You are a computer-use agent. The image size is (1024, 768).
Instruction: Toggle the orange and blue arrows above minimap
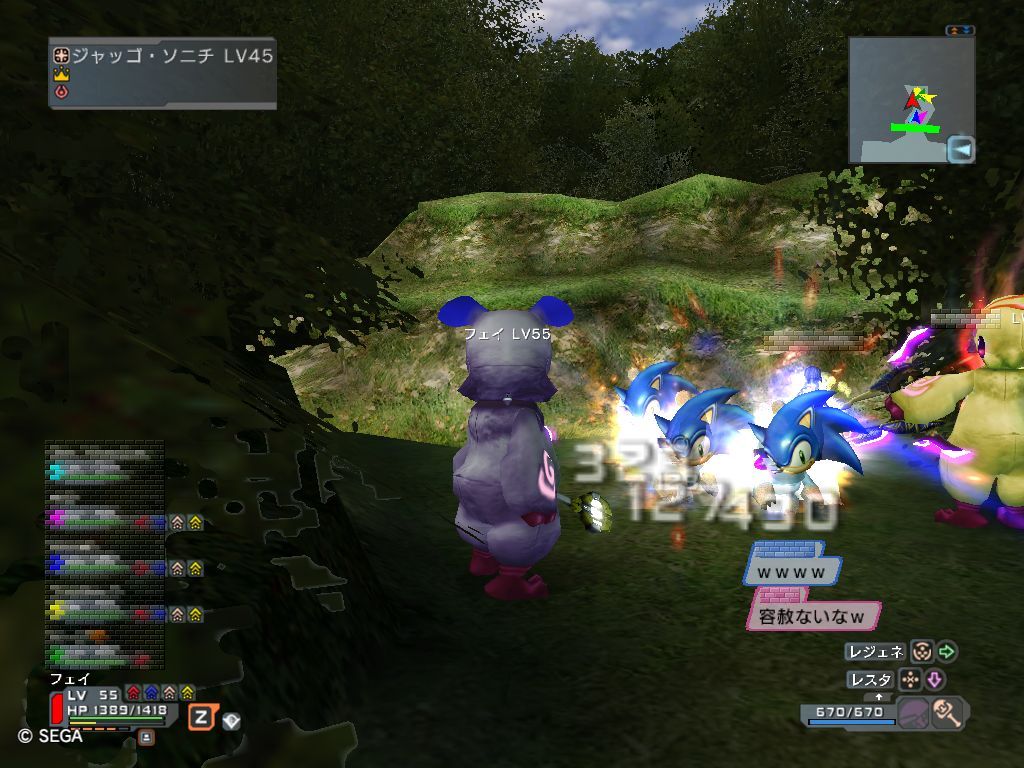[x=959, y=31]
